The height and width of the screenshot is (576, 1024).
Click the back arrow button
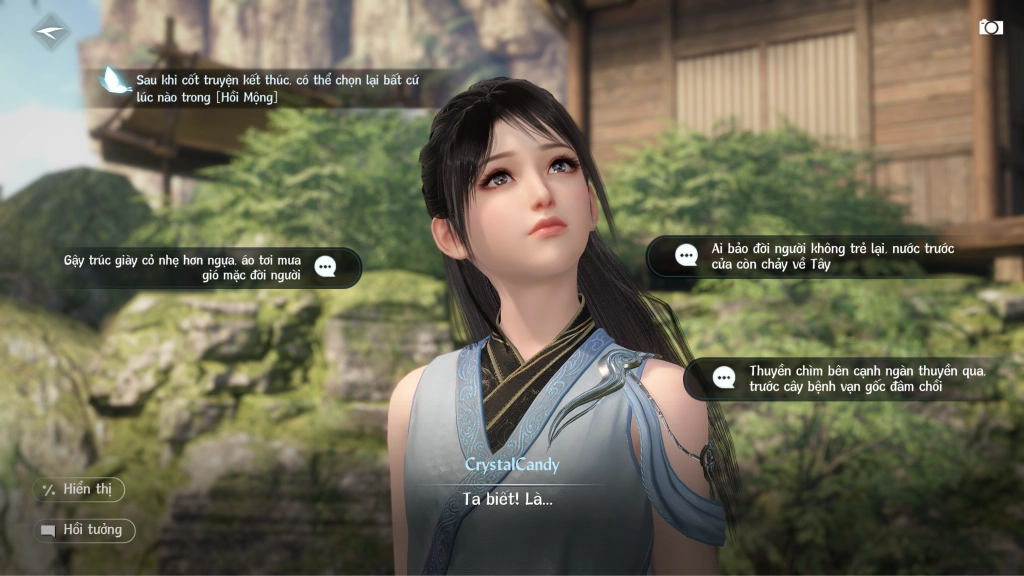coord(50,31)
